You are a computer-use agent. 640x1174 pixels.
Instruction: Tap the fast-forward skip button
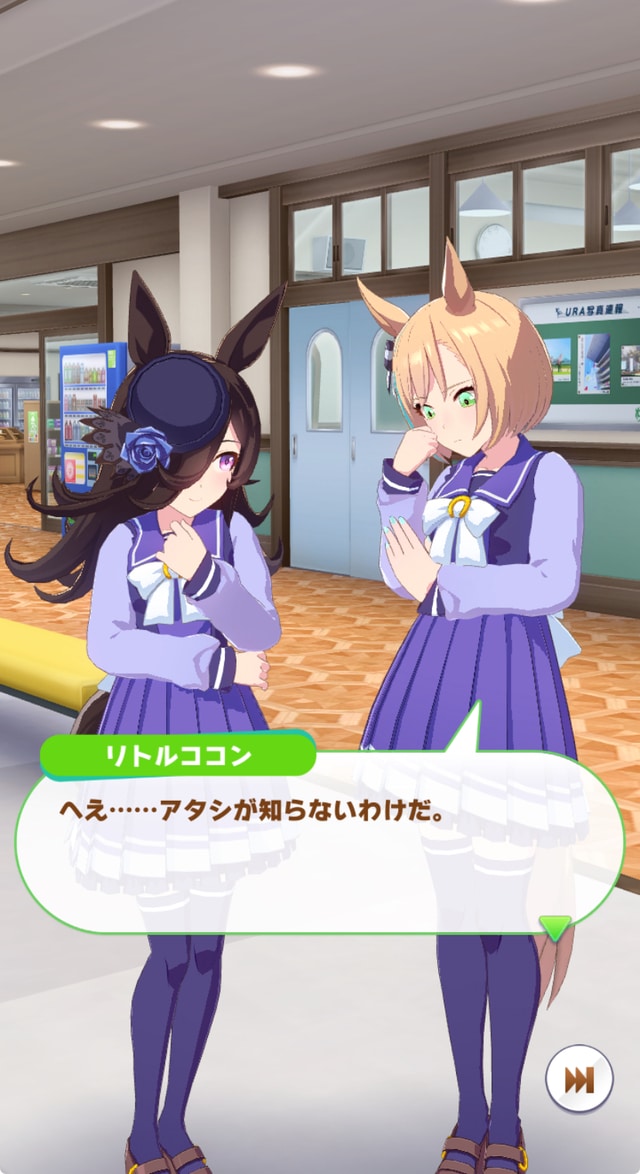[579, 1080]
